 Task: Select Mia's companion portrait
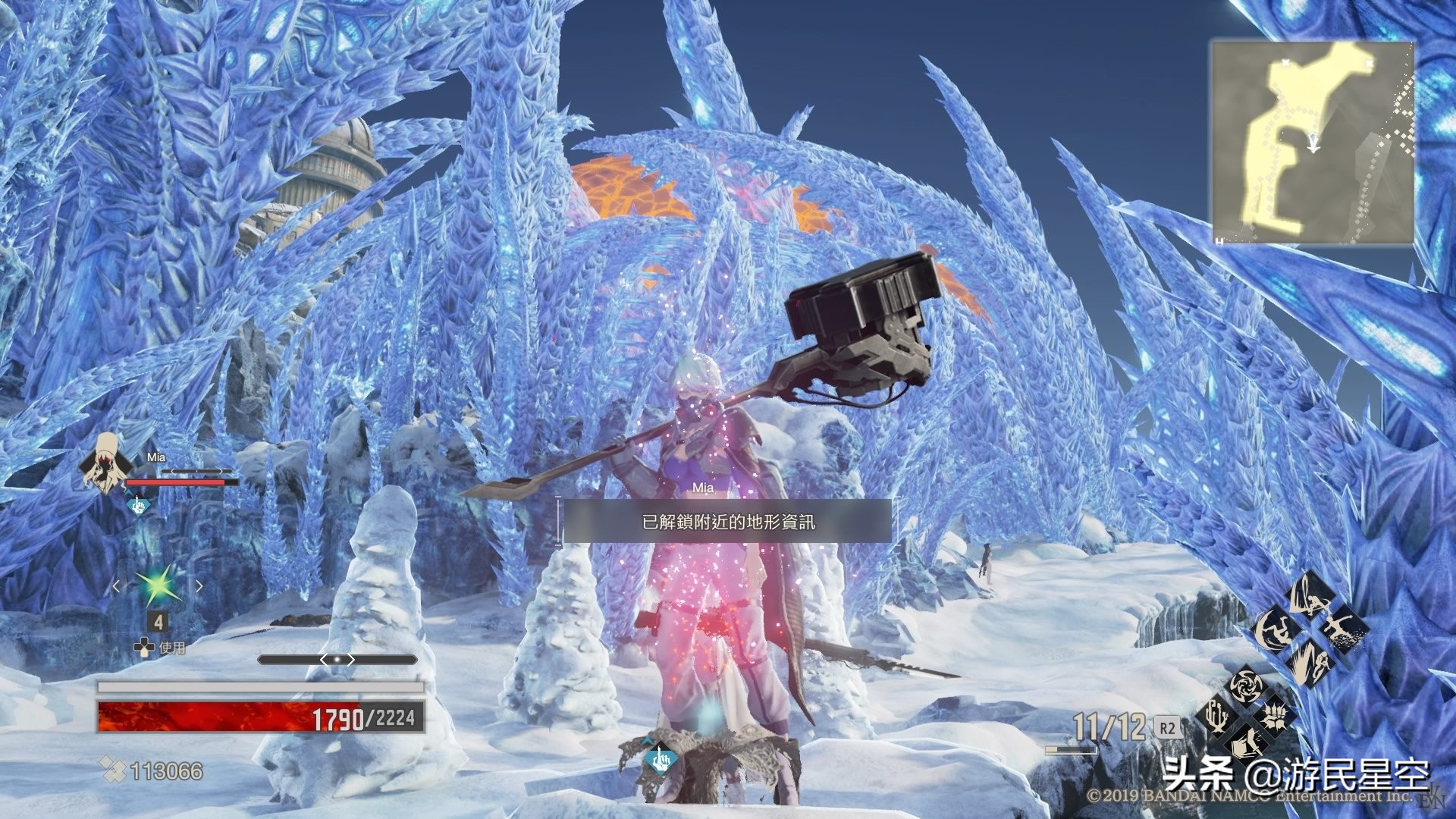click(x=102, y=463)
